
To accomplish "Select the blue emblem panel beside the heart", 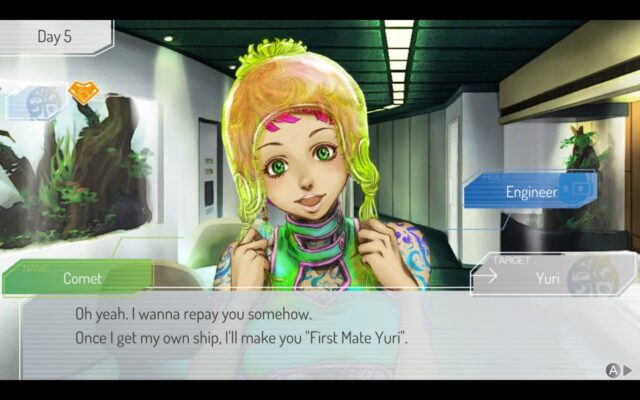I will pyautogui.click(x=39, y=101).
